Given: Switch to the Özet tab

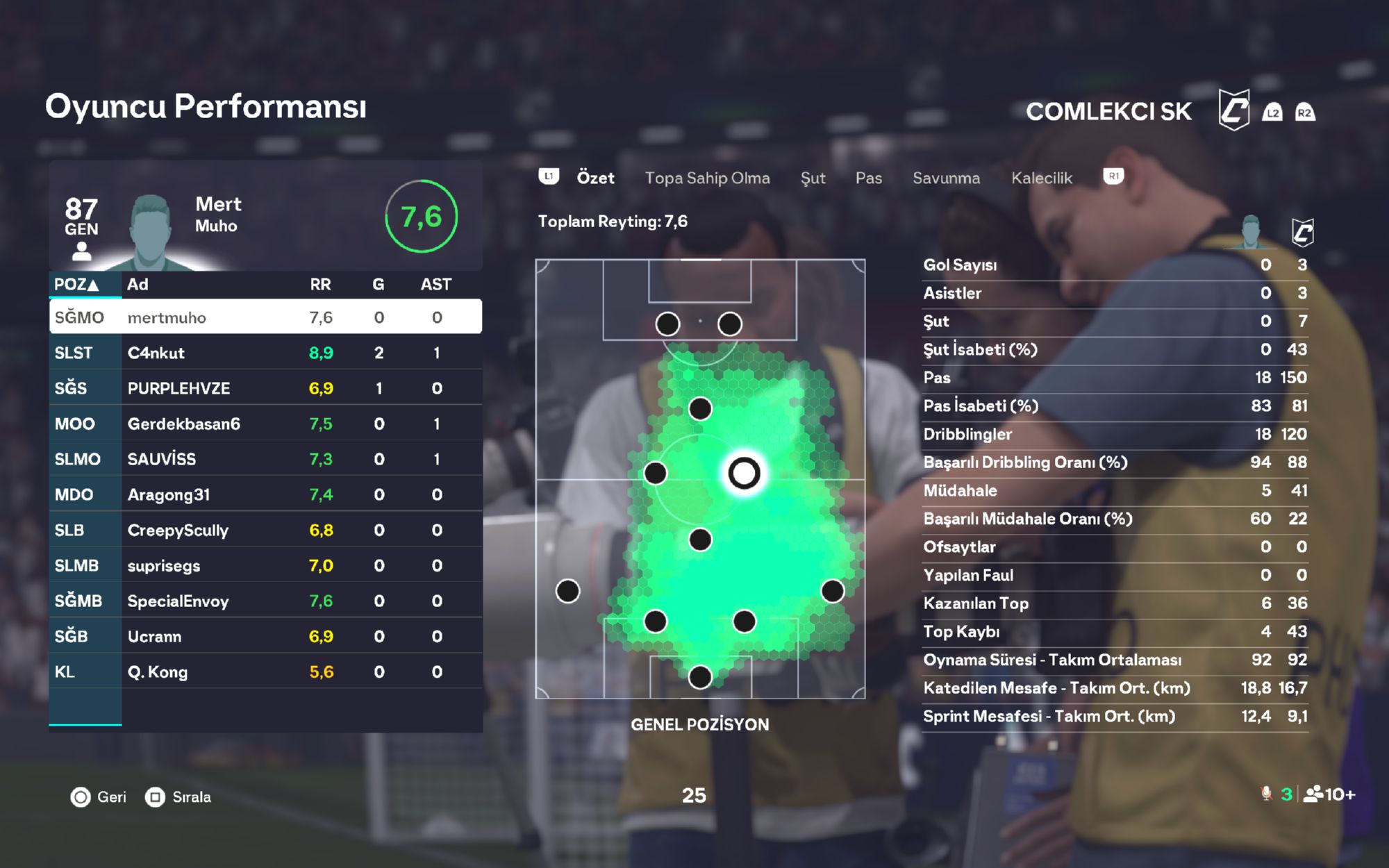Looking at the screenshot, I should [x=595, y=178].
